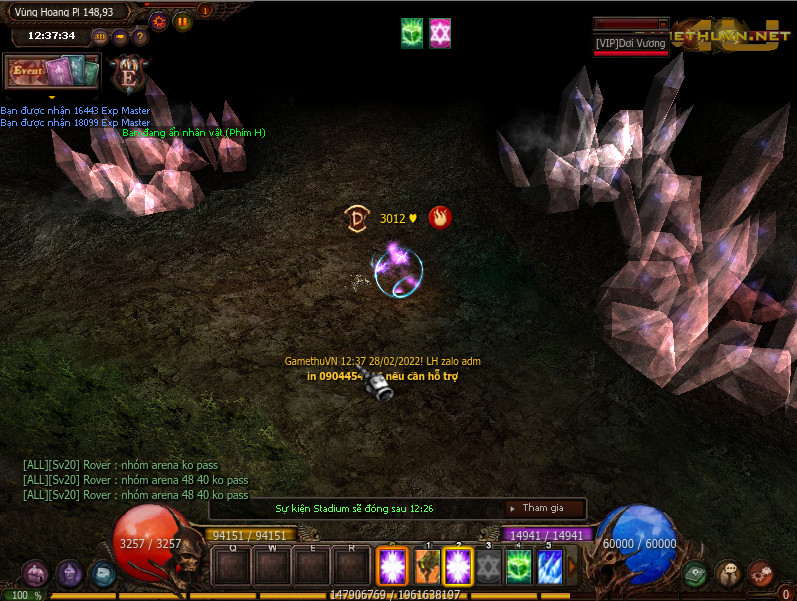Open the blue round menu icon

tap(103, 574)
